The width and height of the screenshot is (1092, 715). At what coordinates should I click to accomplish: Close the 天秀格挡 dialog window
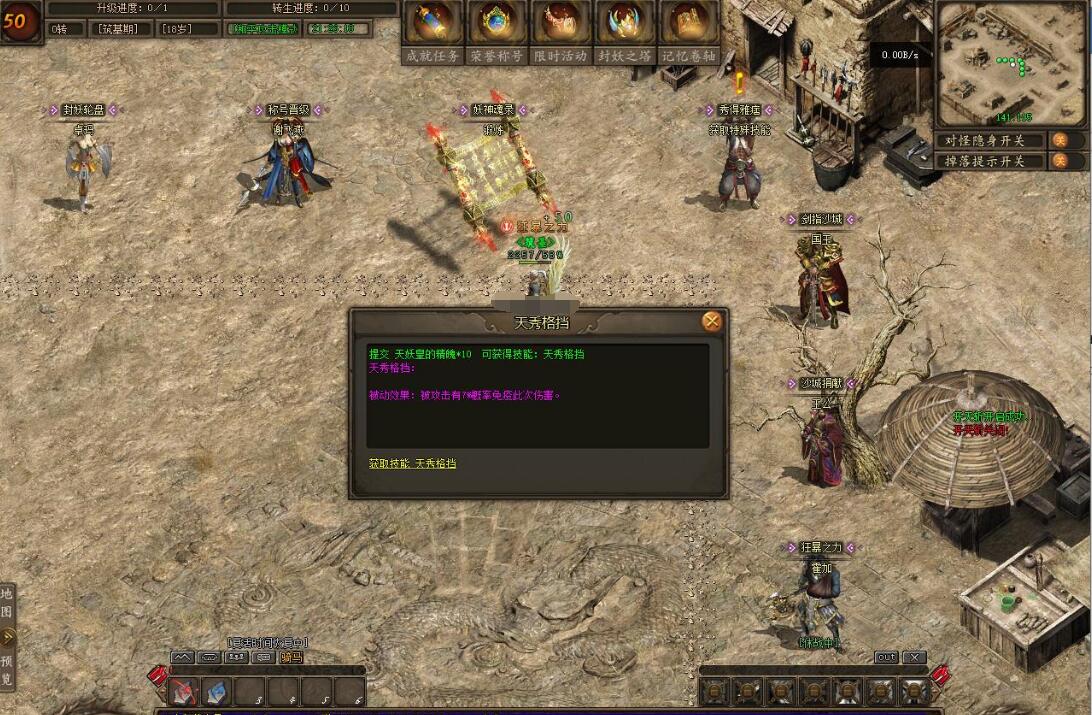tap(712, 321)
